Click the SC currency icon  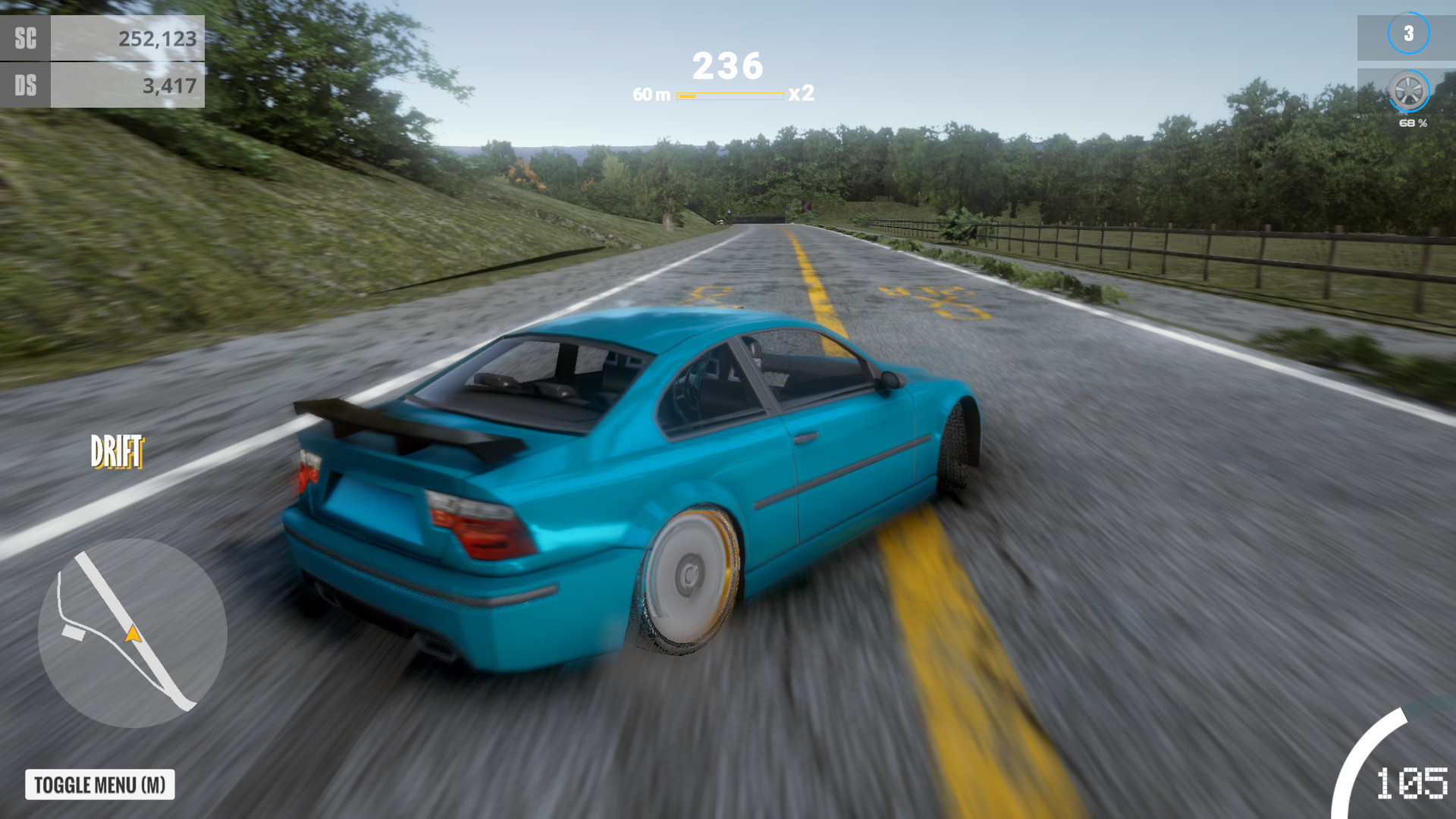pos(25,37)
